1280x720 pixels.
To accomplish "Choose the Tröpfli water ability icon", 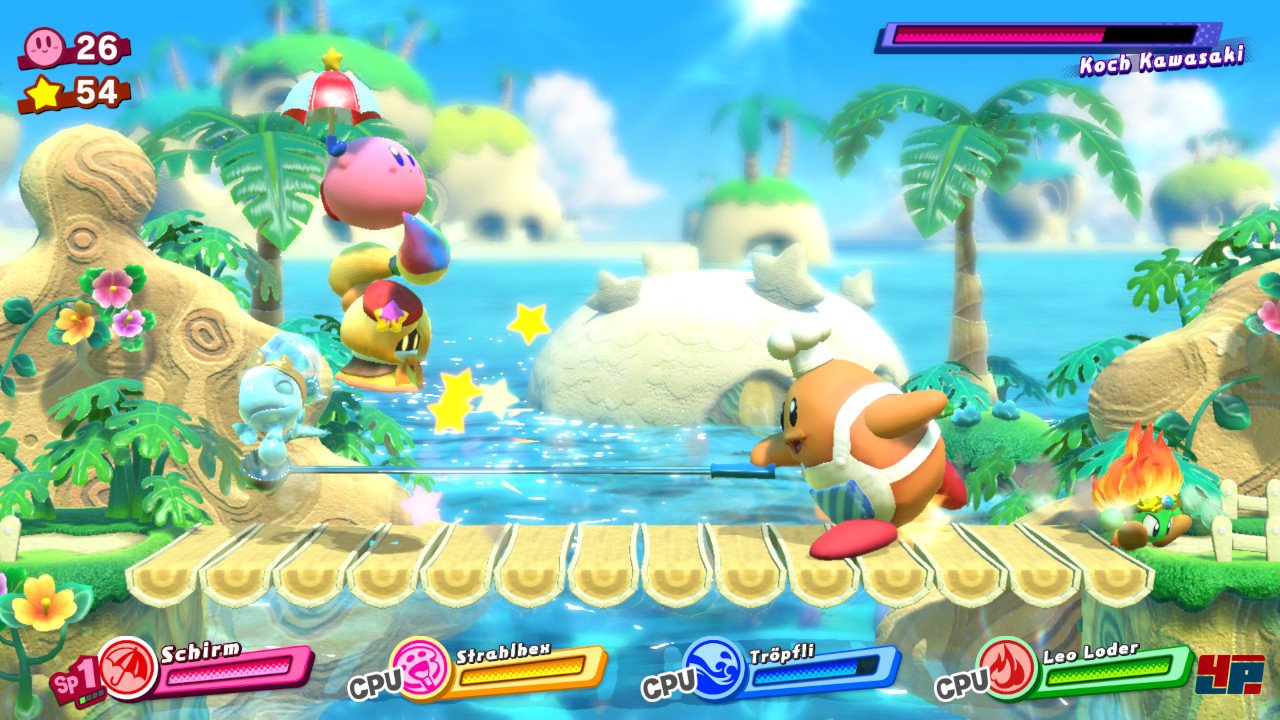I will (713, 667).
